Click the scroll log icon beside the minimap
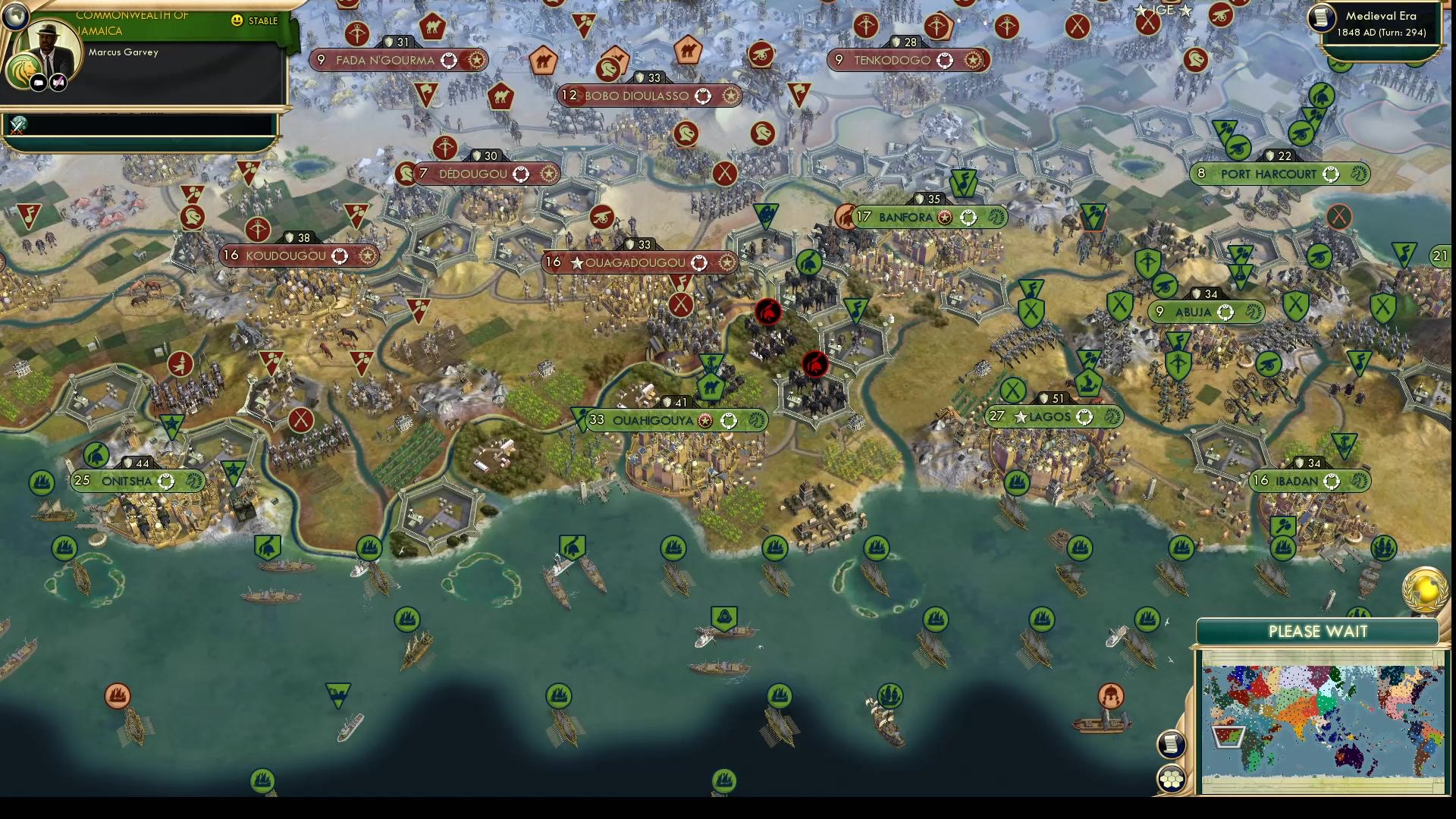Screen dimensions: 1456x819 point(1172,744)
